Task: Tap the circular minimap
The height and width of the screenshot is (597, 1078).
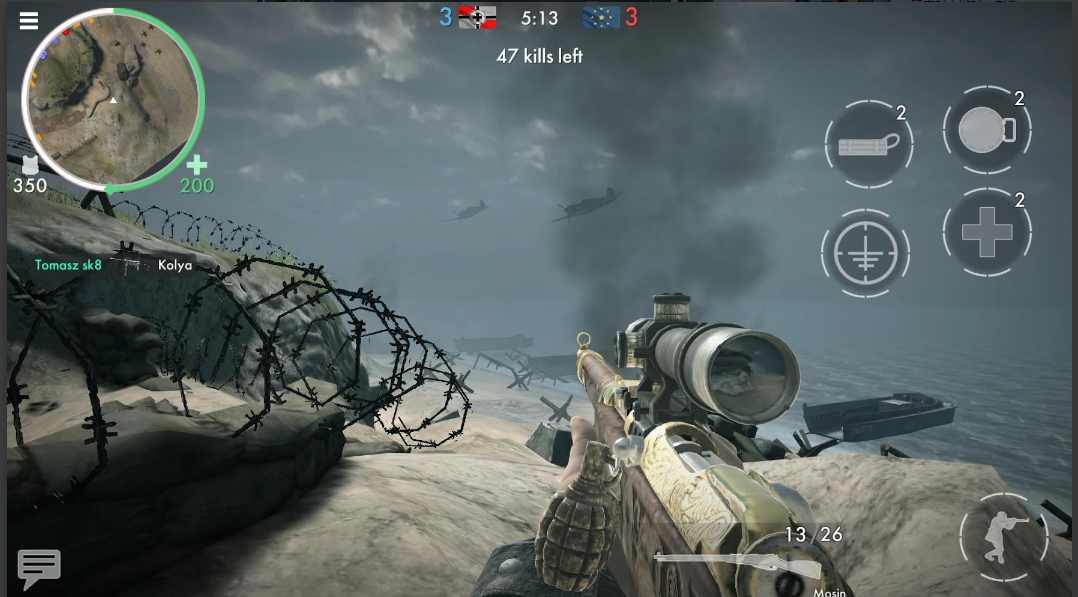Action: tap(113, 99)
